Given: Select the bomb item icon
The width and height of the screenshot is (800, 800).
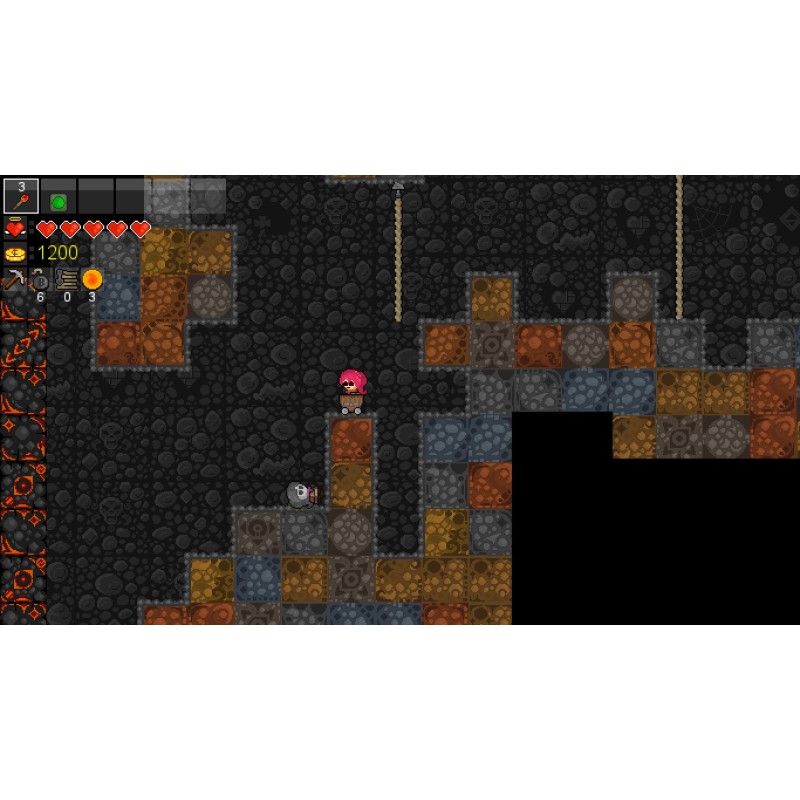Looking at the screenshot, I should click(40, 280).
